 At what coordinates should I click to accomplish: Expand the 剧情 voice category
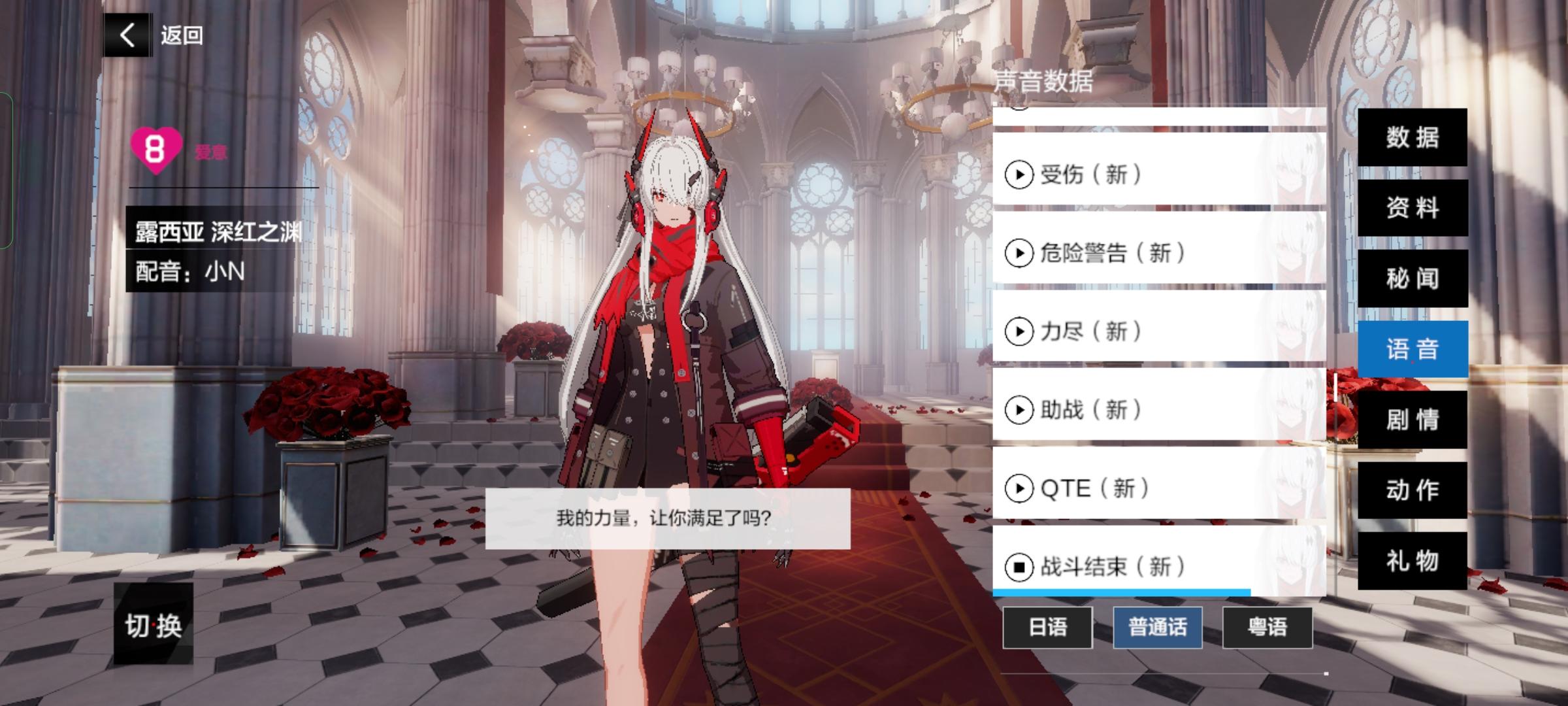coord(1413,421)
